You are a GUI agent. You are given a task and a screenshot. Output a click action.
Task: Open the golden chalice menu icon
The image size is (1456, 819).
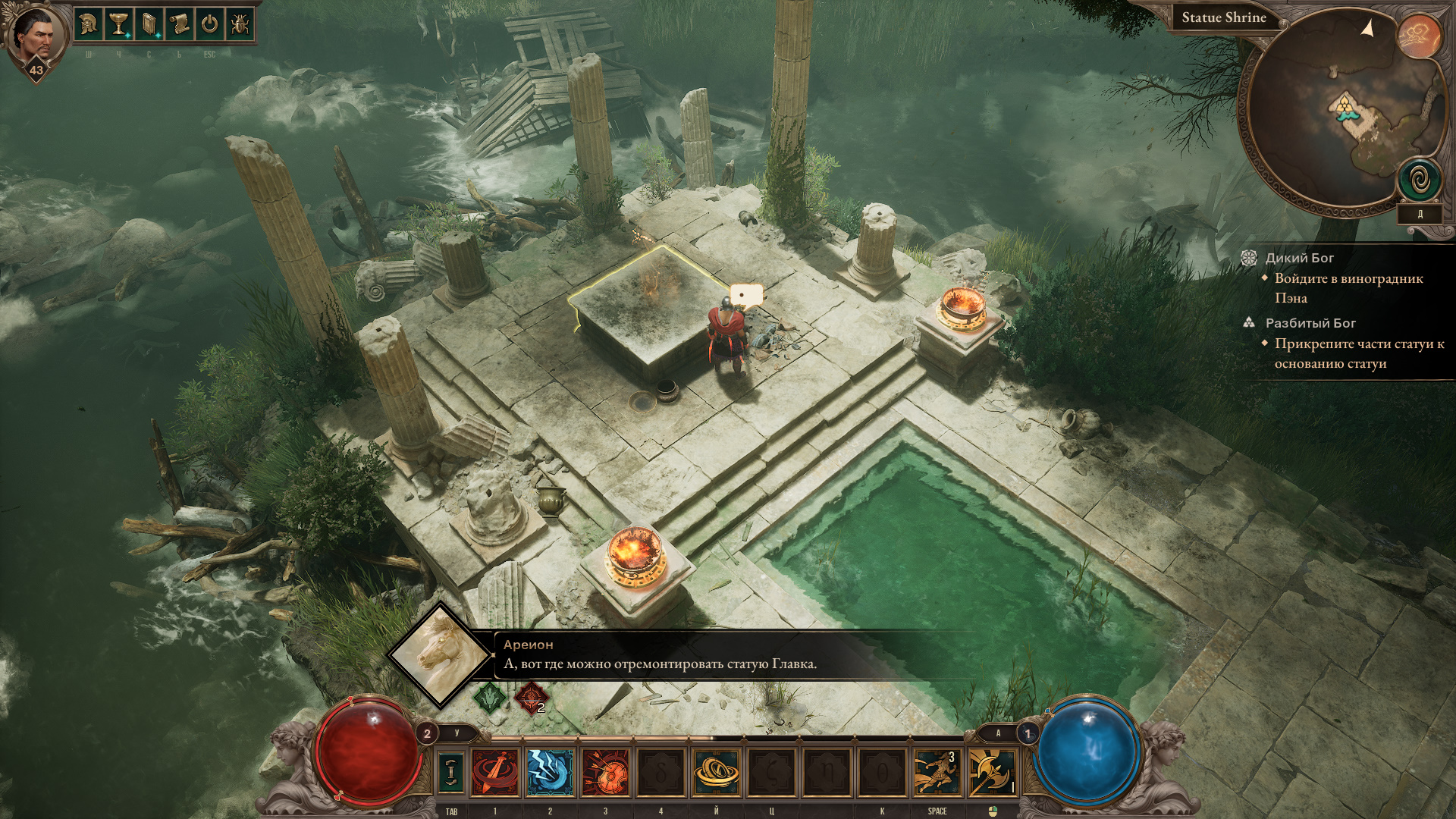pos(119,24)
